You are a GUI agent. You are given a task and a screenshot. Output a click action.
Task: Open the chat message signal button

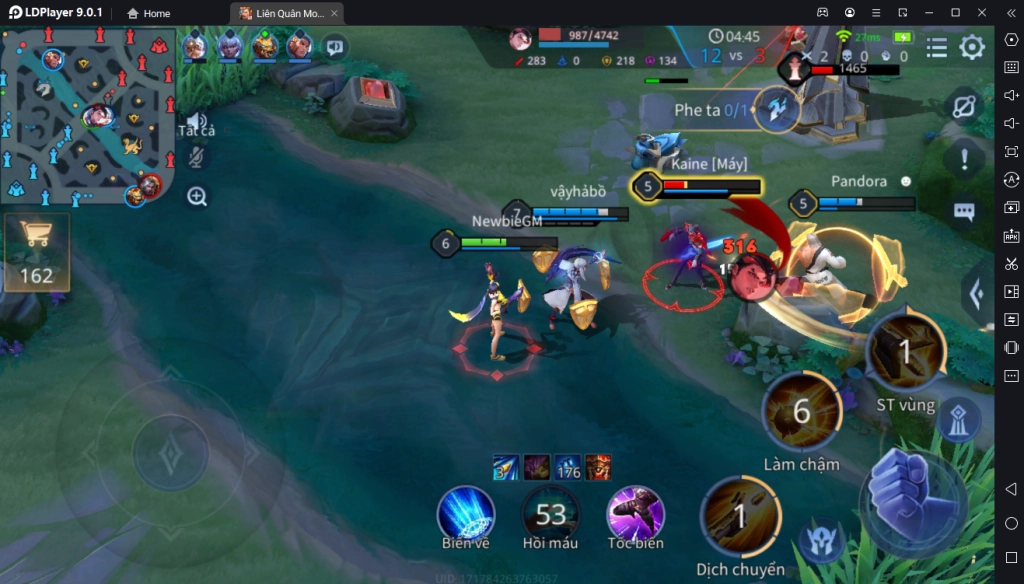click(964, 212)
